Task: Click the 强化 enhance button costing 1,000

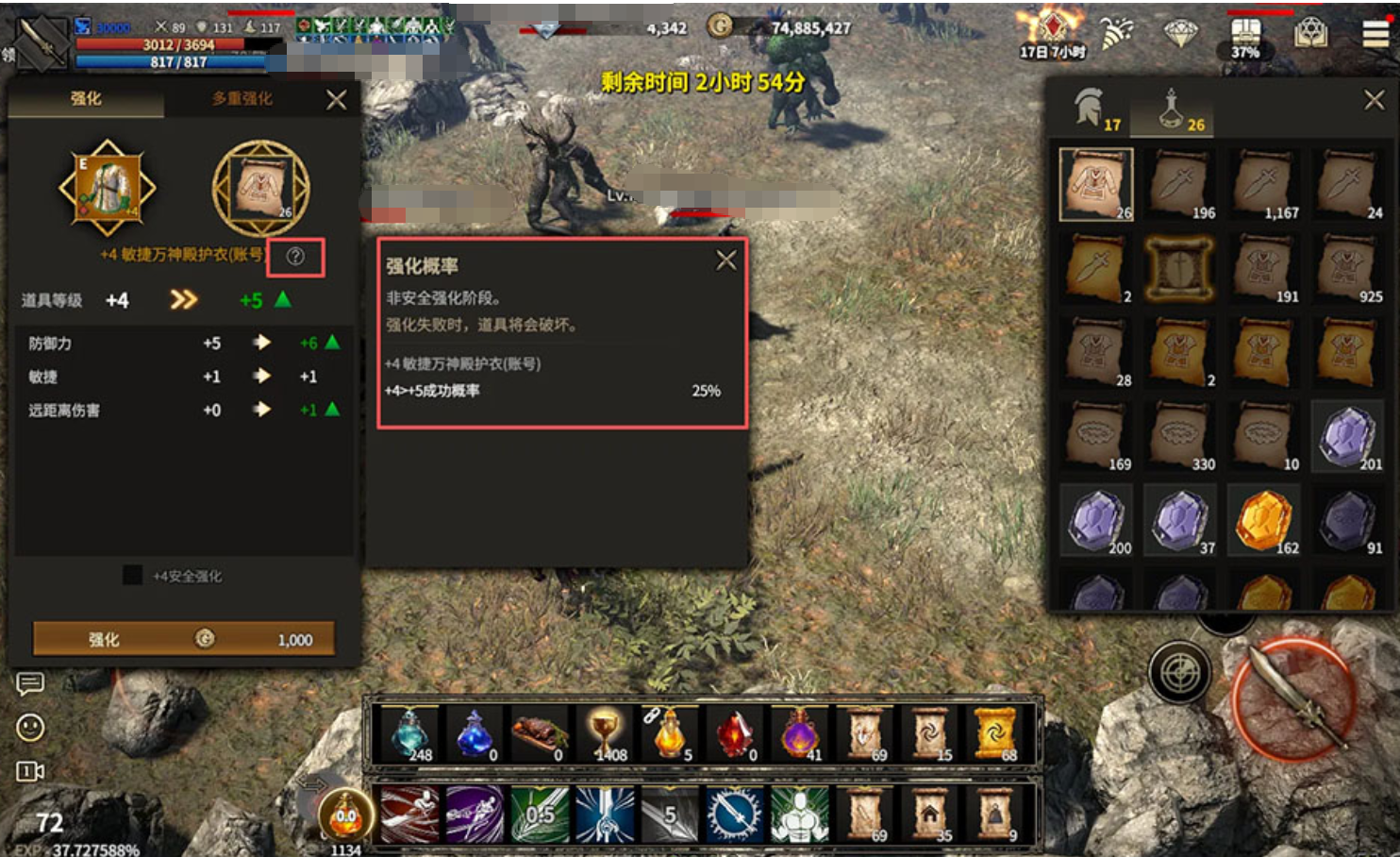Action: tap(184, 639)
